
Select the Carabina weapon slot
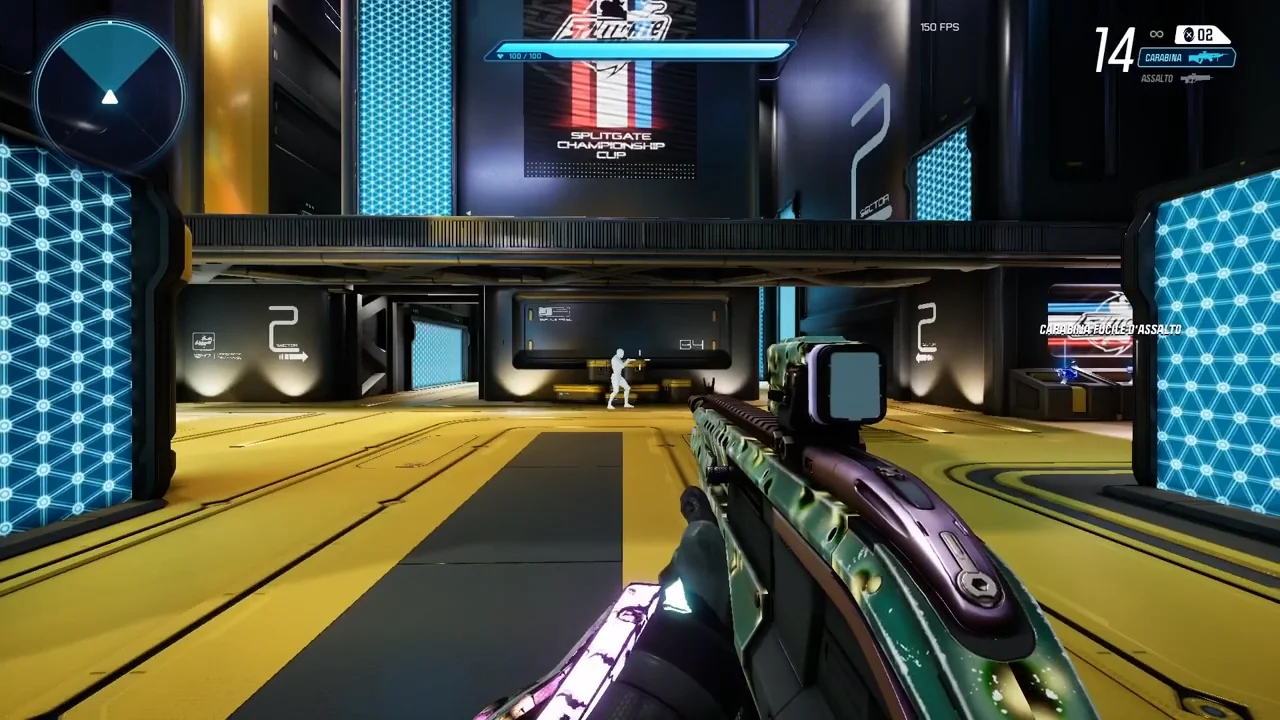click(1186, 58)
